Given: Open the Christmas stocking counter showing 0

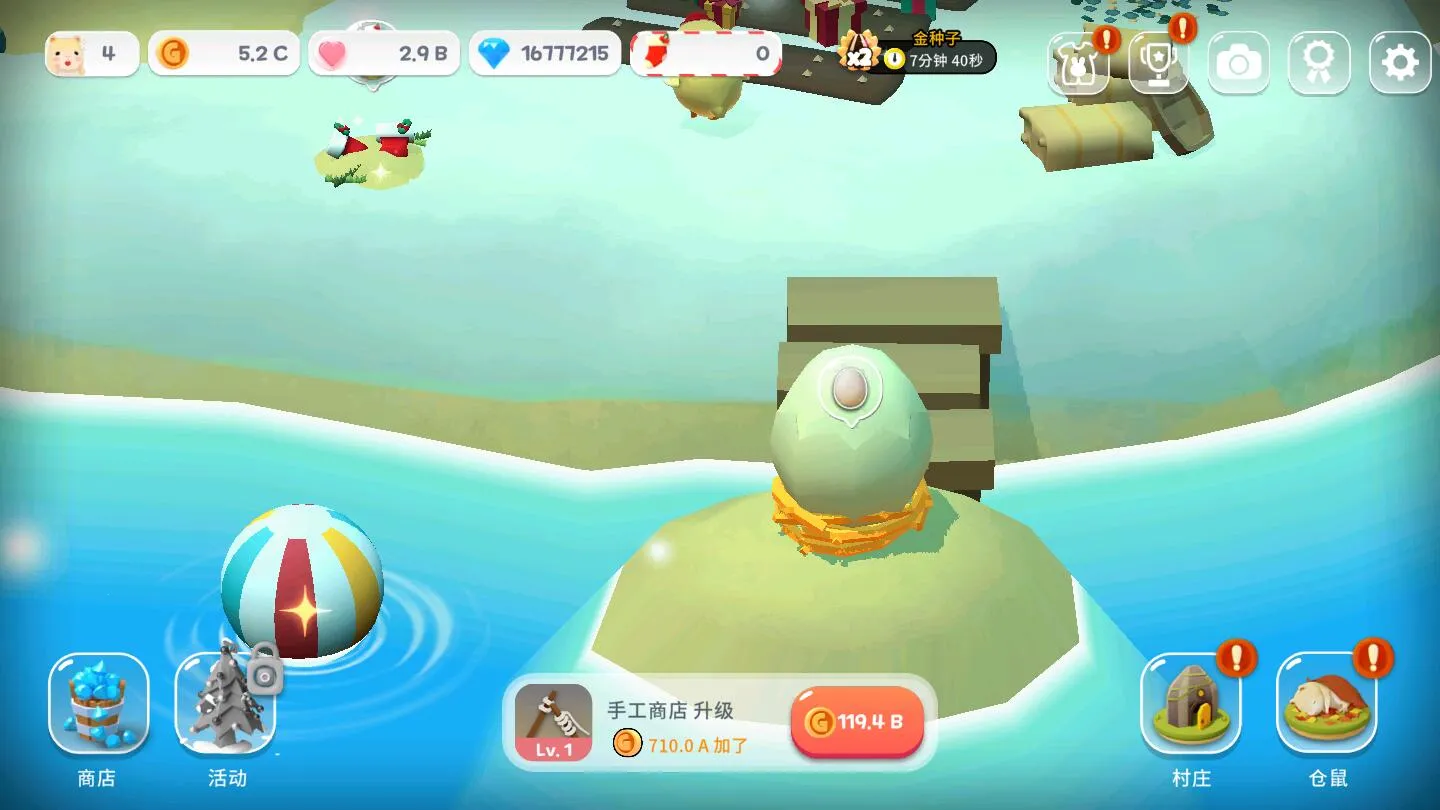Looking at the screenshot, I should pyautogui.click(x=707, y=54).
